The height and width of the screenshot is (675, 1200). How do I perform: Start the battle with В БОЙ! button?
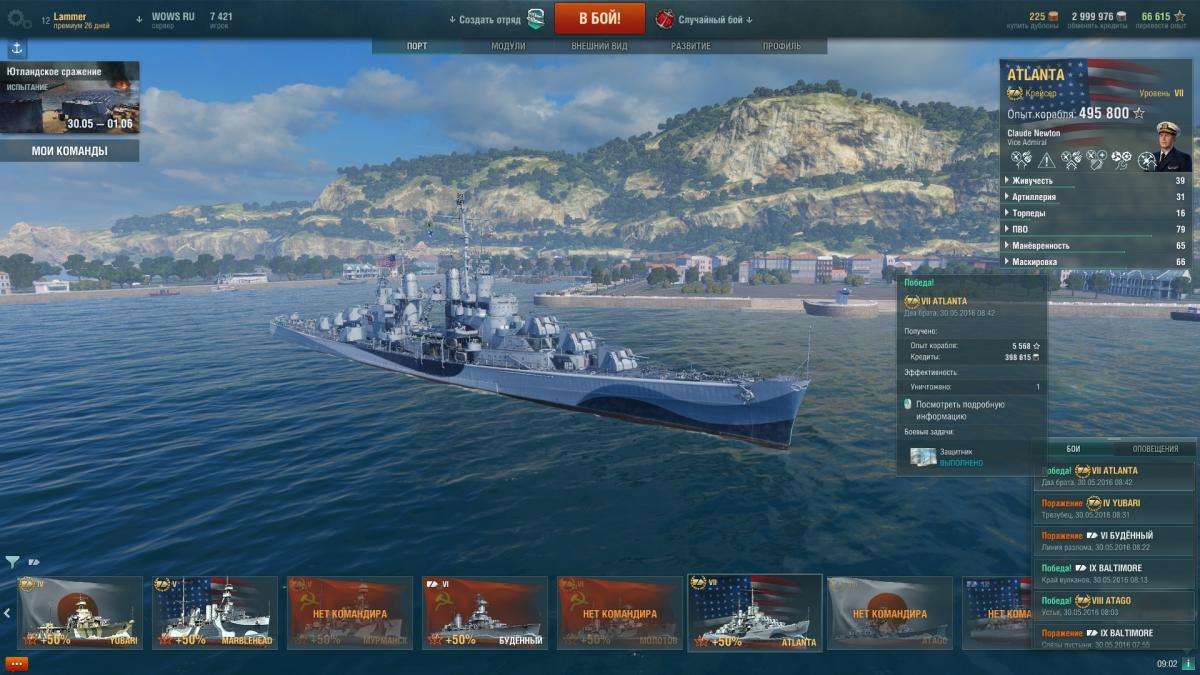pyautogui.click(x=599, y=18)
